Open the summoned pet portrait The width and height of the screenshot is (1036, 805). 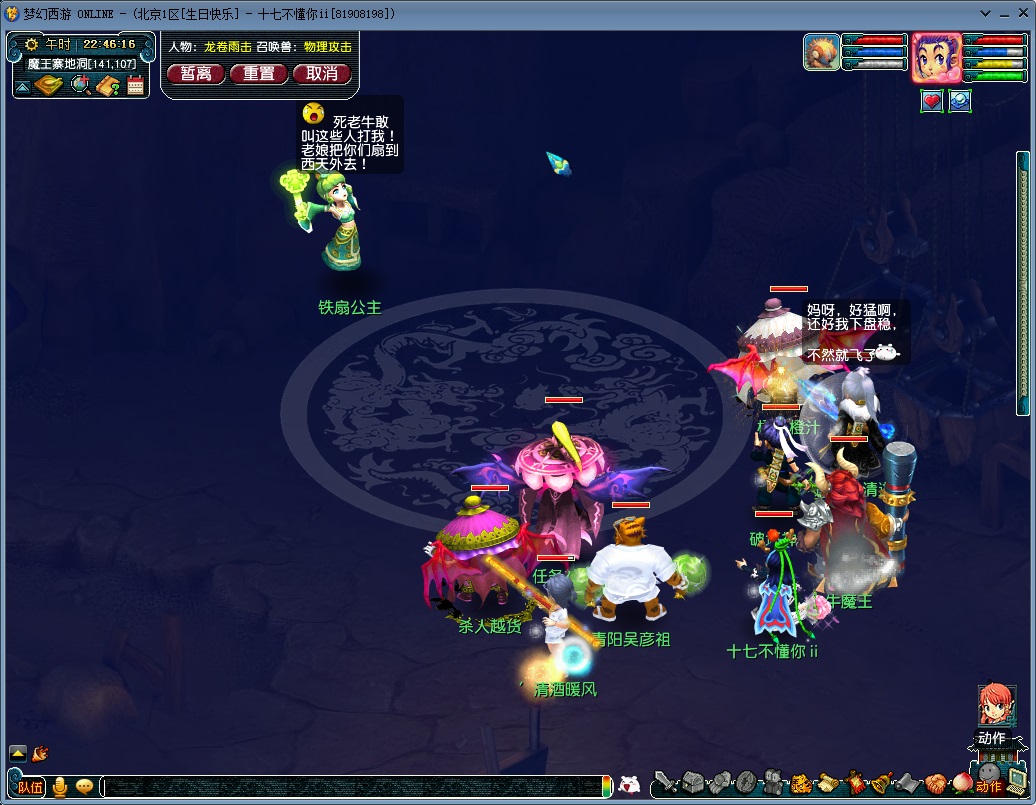click(822, 52)
